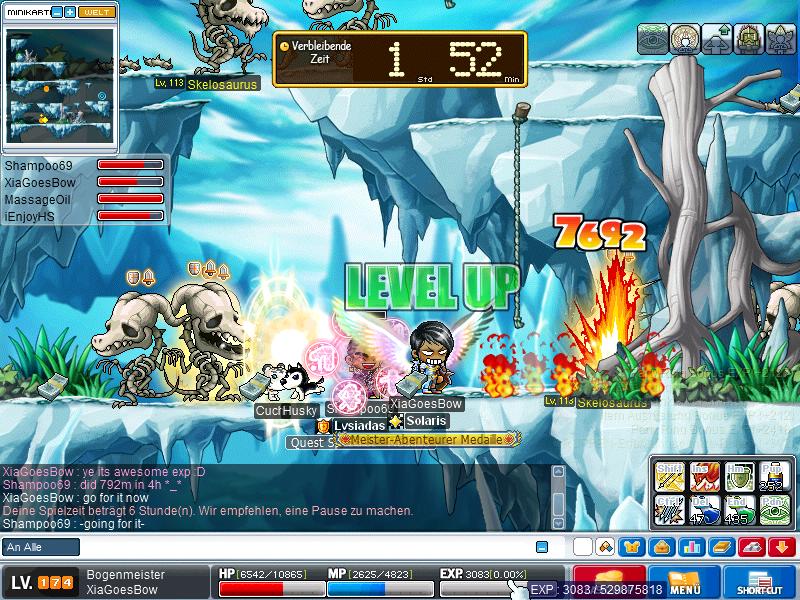Select party member Shampoo69
The height and width of the screenshot is (600, 800).
pos(39,165)
